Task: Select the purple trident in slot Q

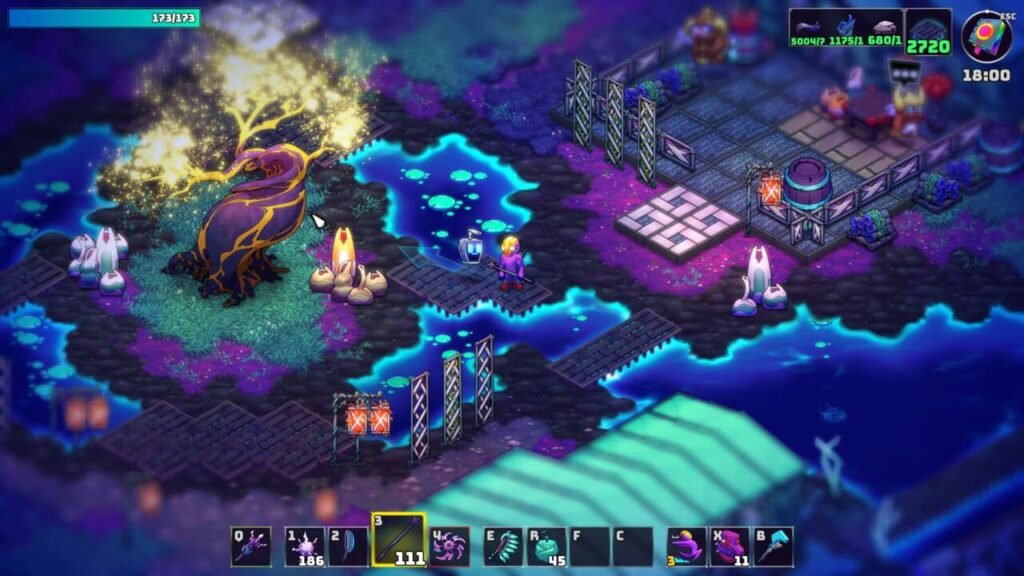Action: pyautogui.click(x=251, y=546)
